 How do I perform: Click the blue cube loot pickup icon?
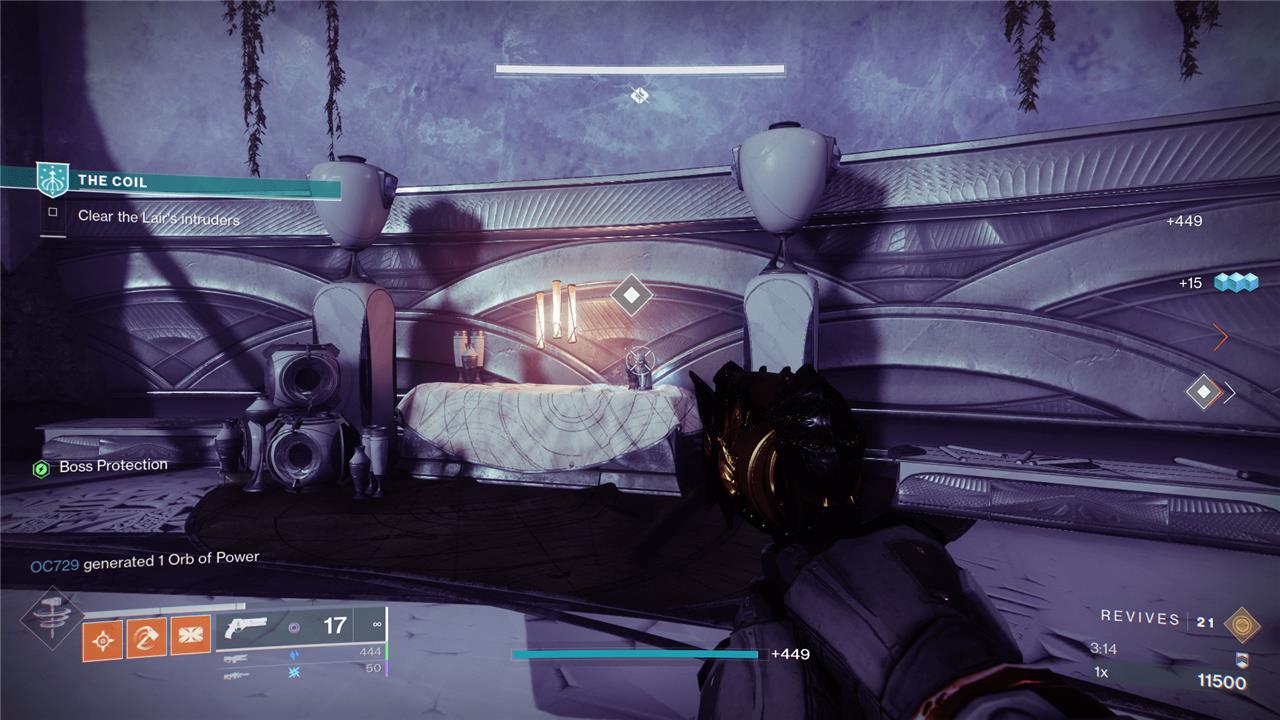point(1235,283)
